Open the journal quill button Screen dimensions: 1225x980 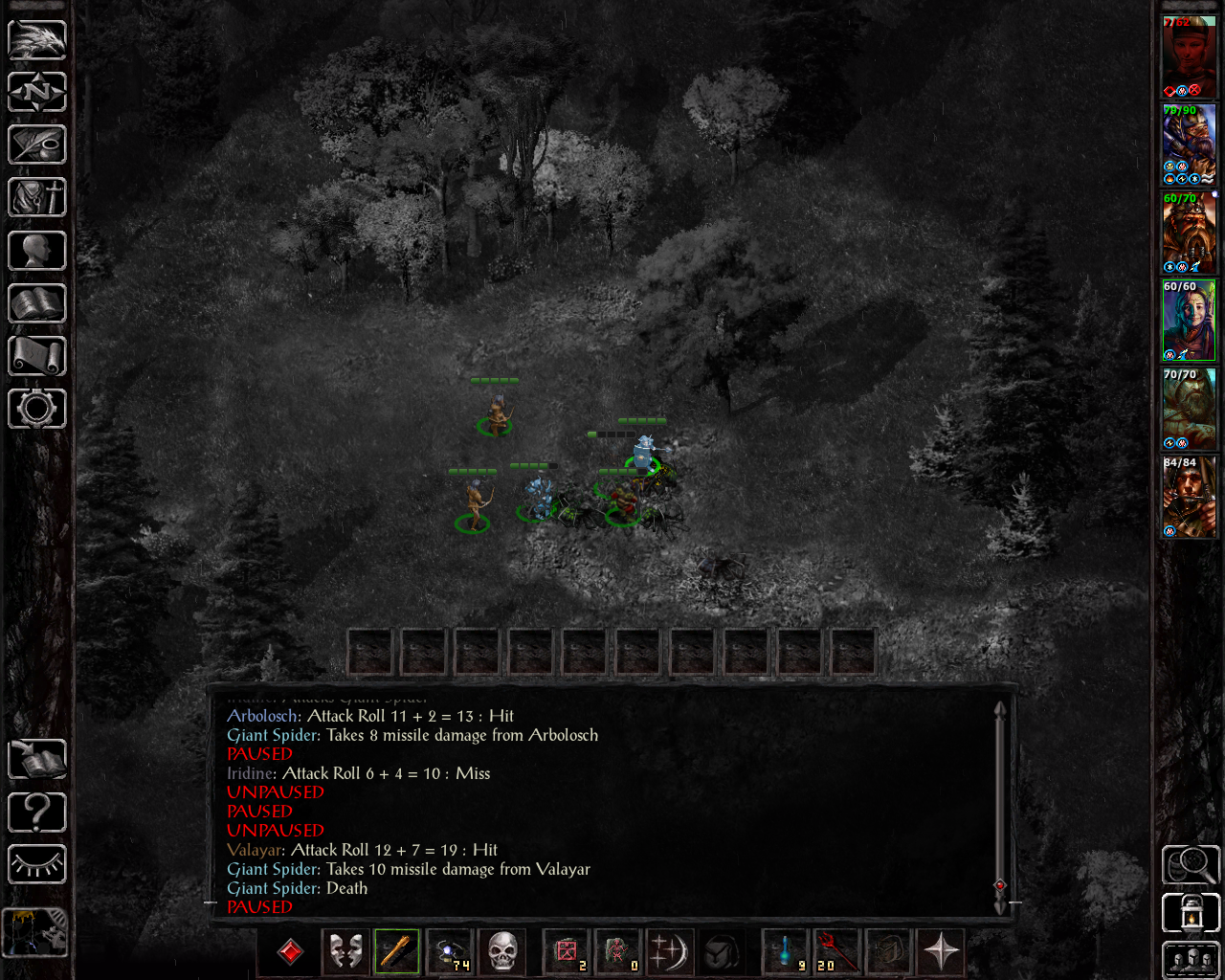pyautogui.click(x=37, y=145)
